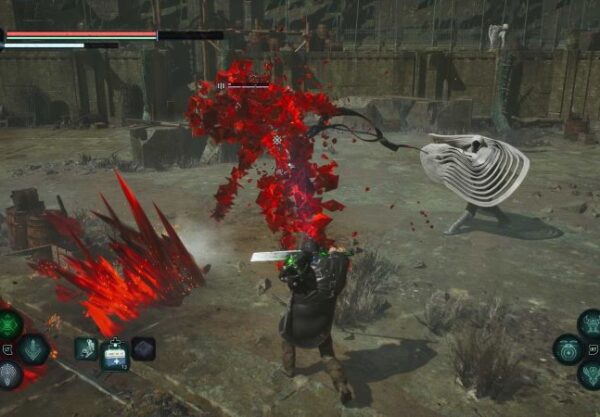Select the kneeling figure item slot
This screenshot has width=600, height=417.
coord(86,348)
